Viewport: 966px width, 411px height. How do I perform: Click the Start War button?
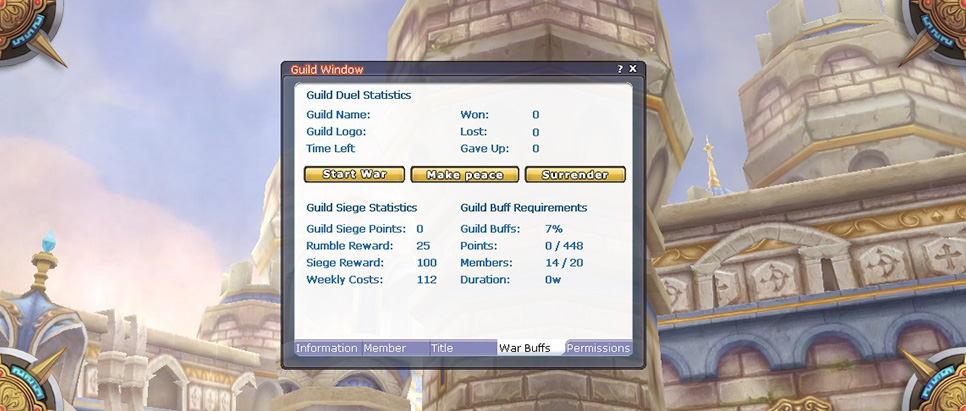354,175
